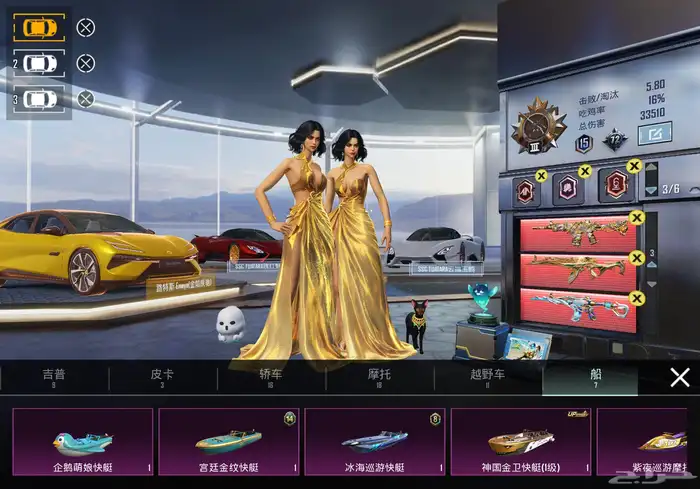Choose the 企鹅萌娘快艇 boat skin

tap(82, 441)
